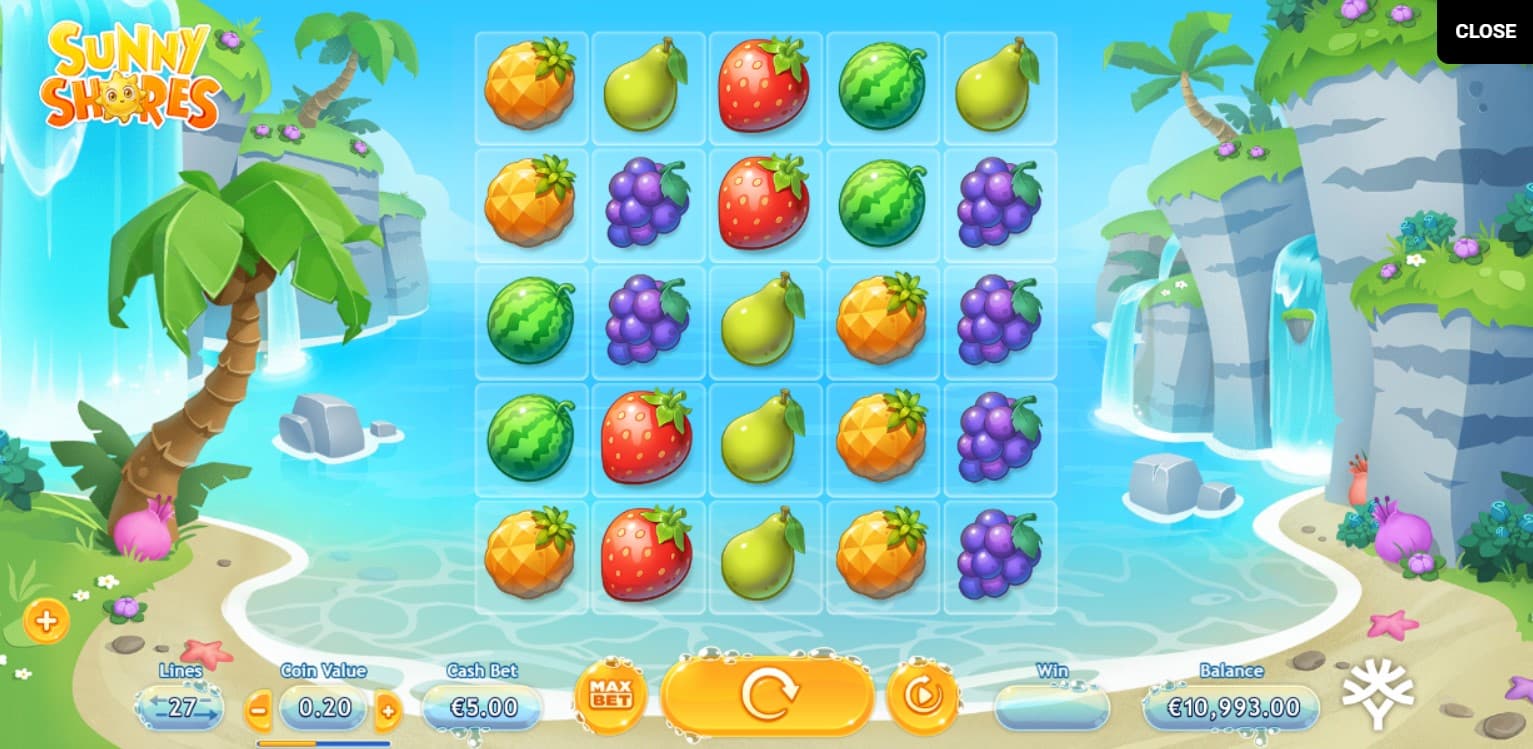The width and height of the screenshot is (1533, 749).
Task: Click the Yggdrasil tree logo
Action: [x=1377, y=693]
